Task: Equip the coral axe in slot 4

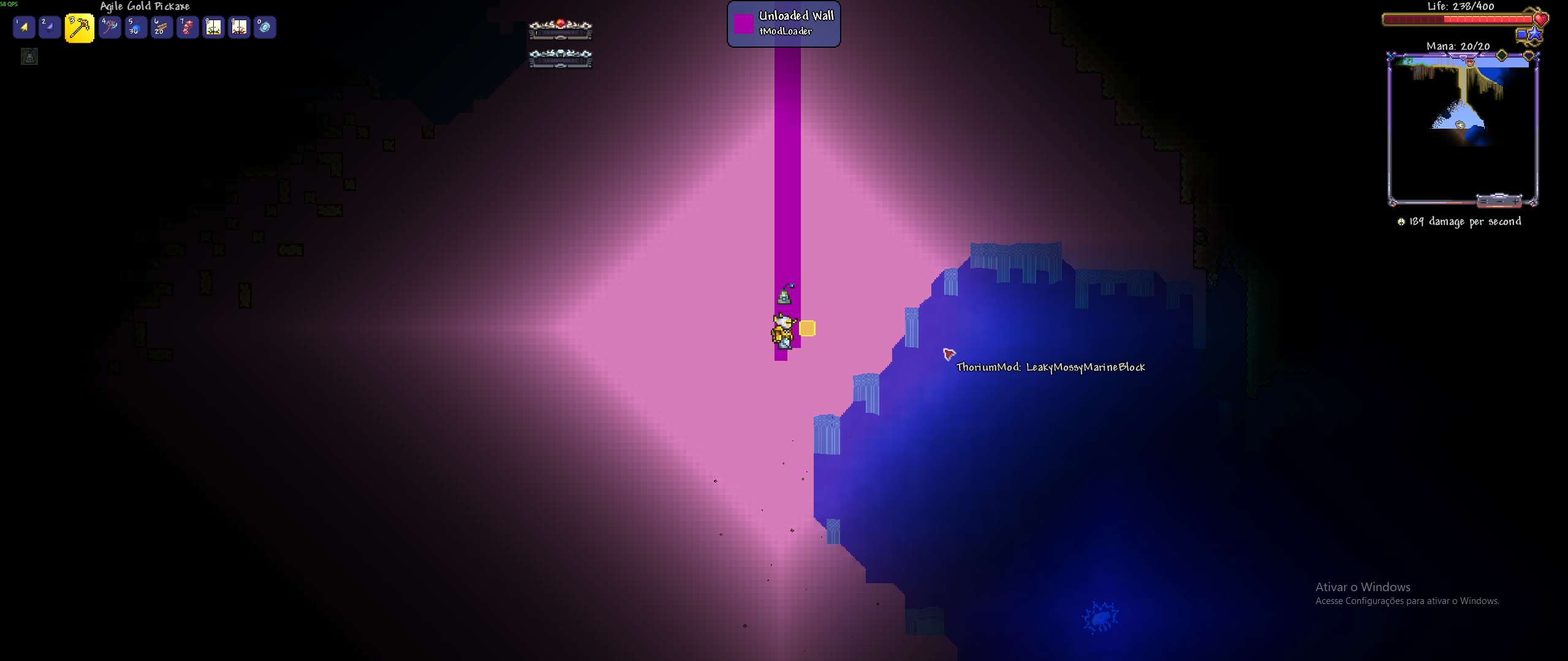Action: (x=110, y=27)
